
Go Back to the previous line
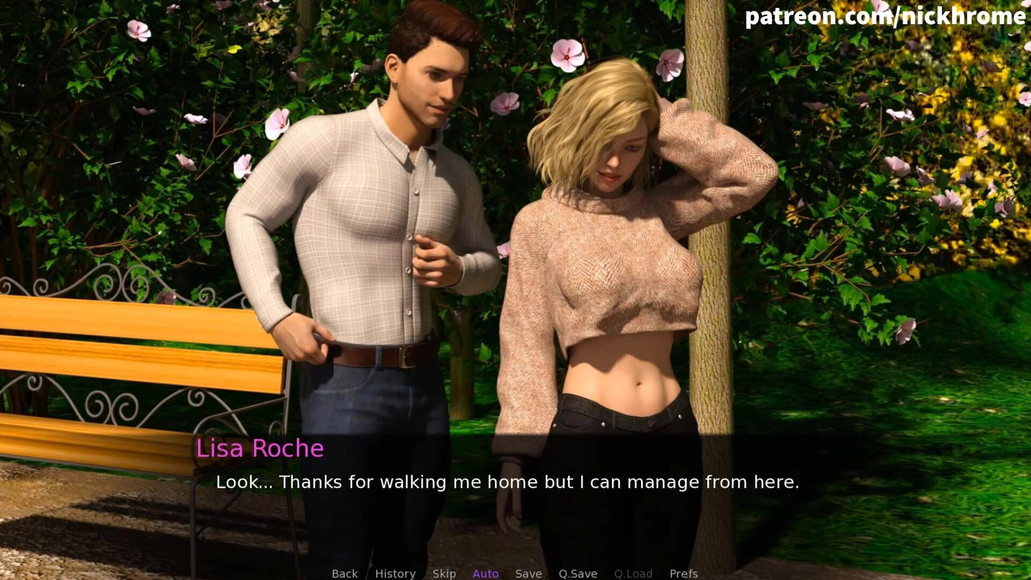tap(344, 573)
